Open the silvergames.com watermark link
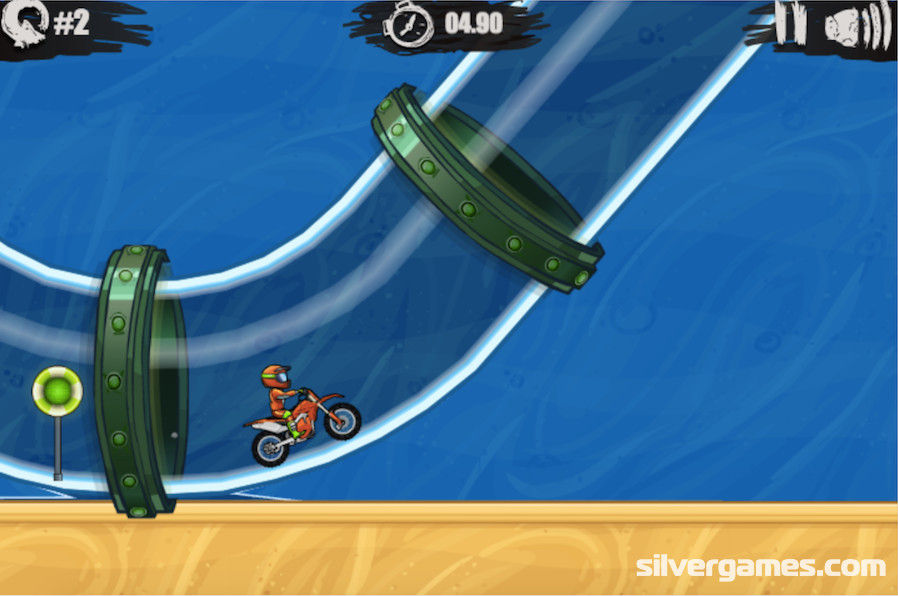 [x=761, y=567]
